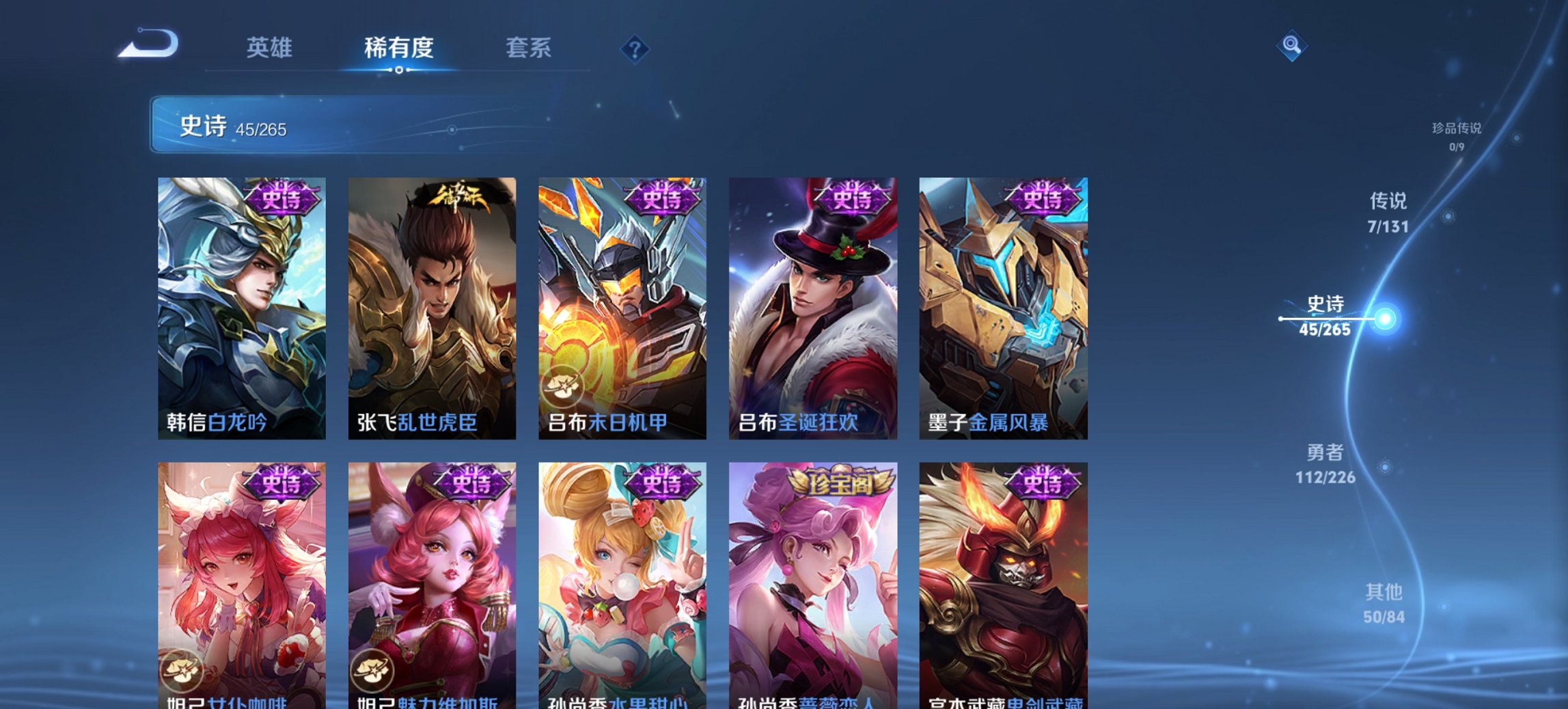Switch to the 套系 tab
The image size is (1568, 709).
tap(529, 48)
